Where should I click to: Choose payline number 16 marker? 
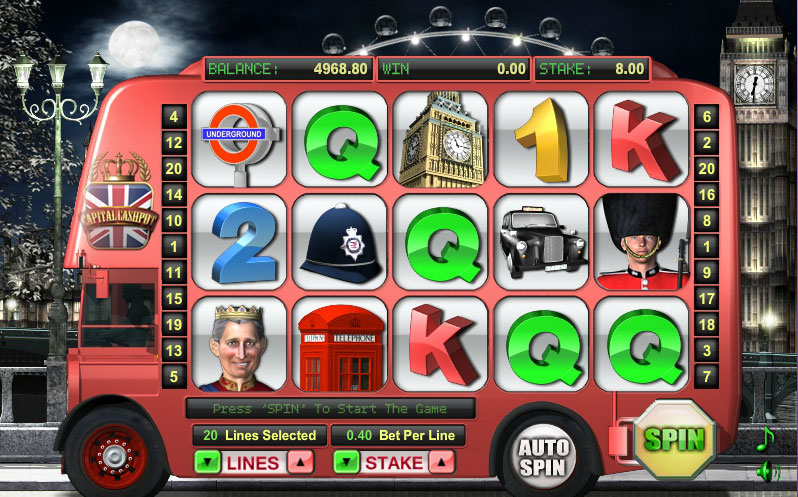coord(707,195)
